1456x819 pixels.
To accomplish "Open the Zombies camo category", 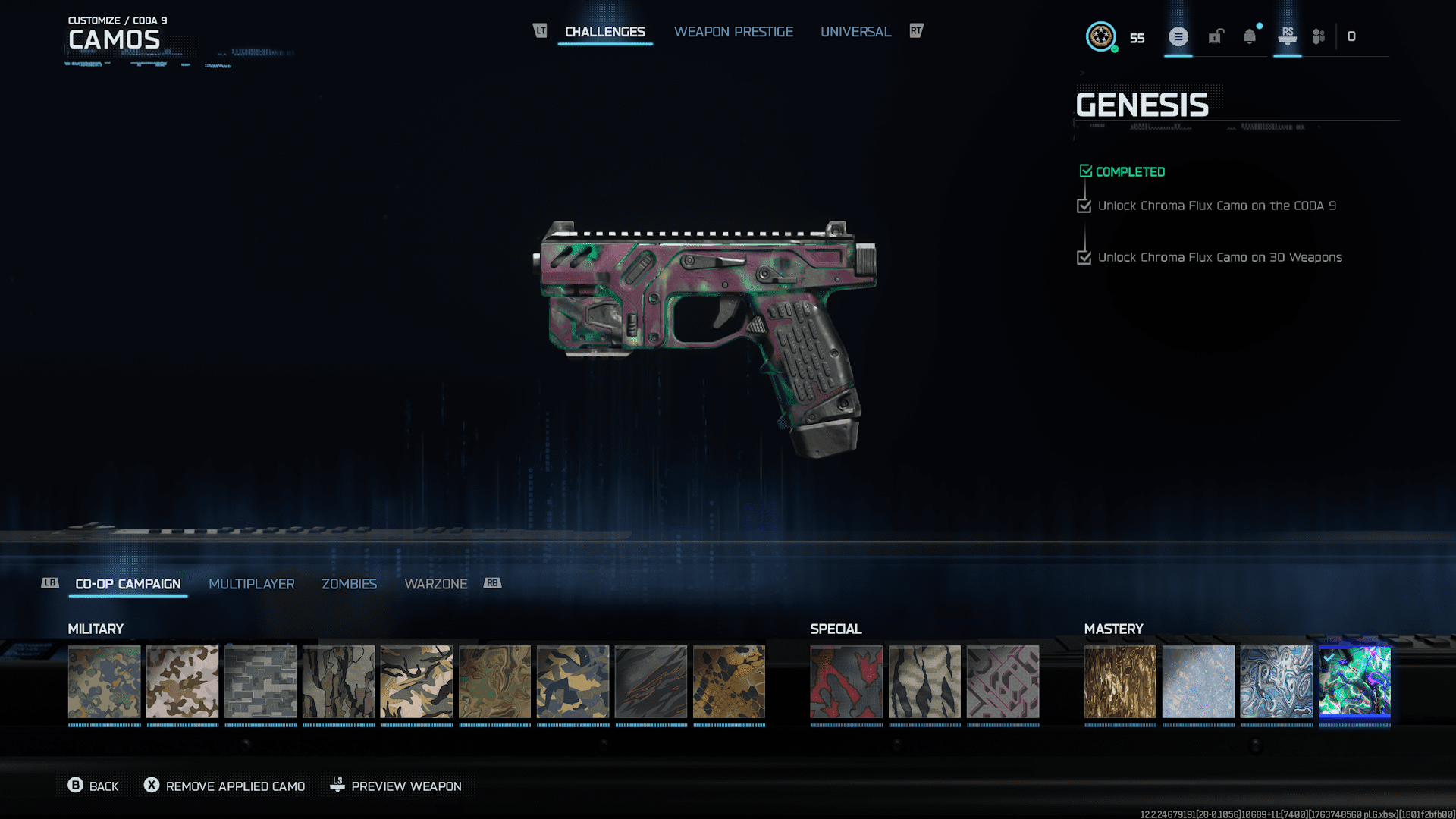I will click(349, 584).
